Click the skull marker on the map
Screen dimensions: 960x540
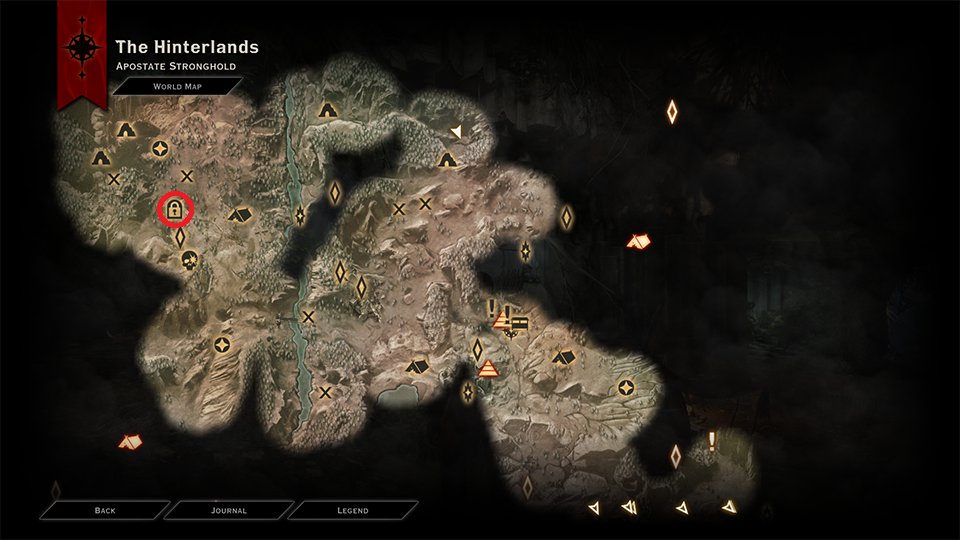(x=189, y=260)
